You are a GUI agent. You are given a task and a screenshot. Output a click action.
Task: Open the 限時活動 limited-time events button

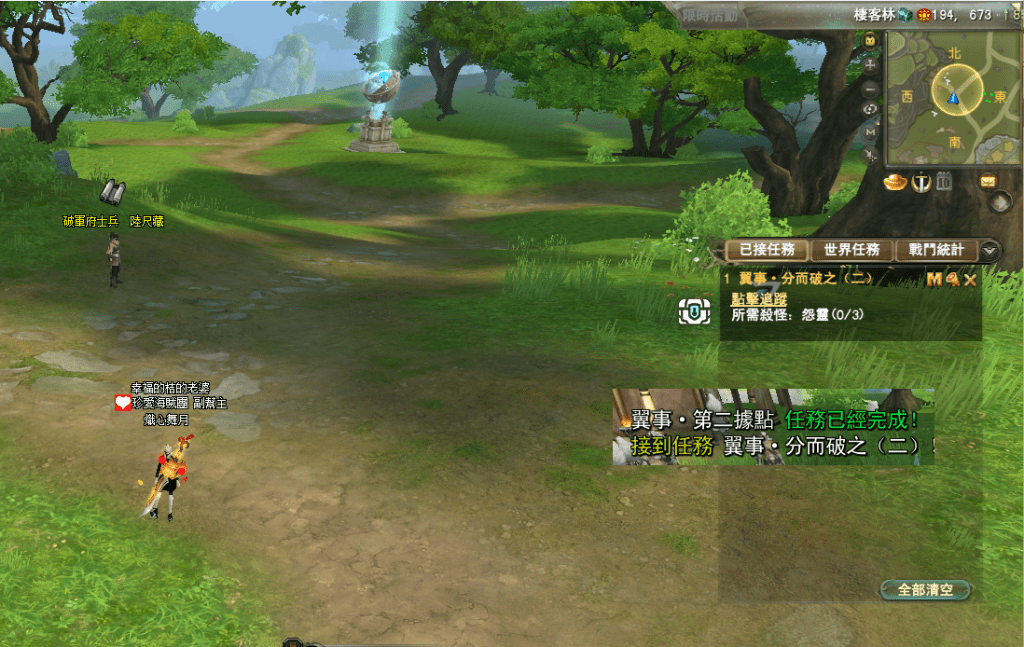[x=708, y=15]
